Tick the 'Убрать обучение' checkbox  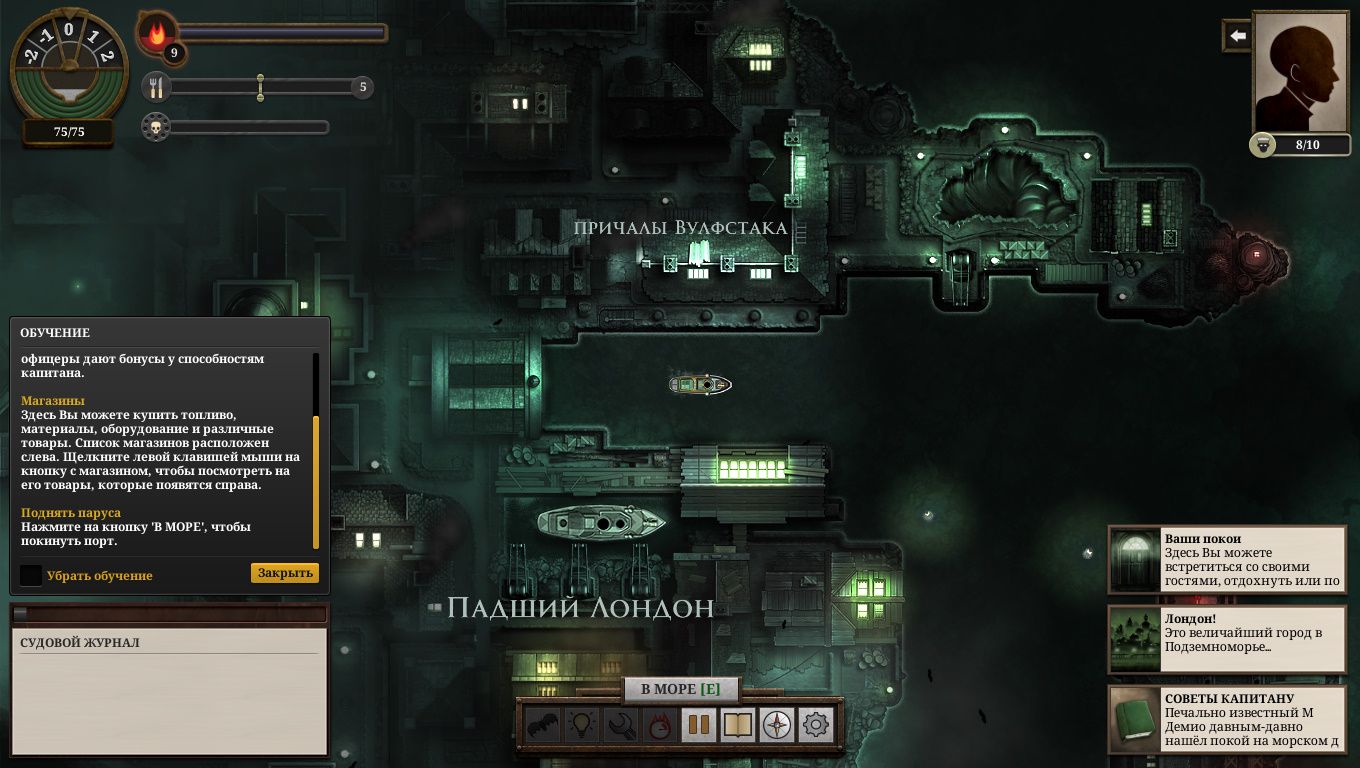tap(31, 575)
